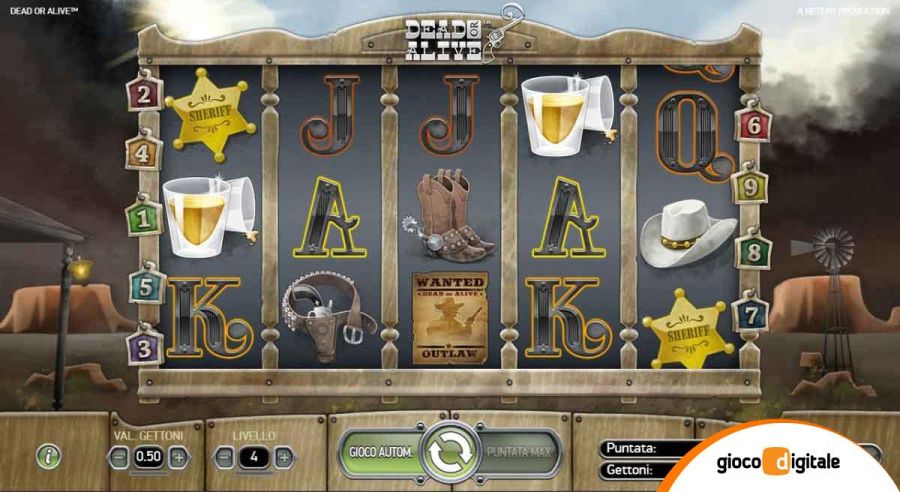This screenshot has width=900, height=492.
Task: Click the gioco digitale logo
Action: click(x=779, y=462)
